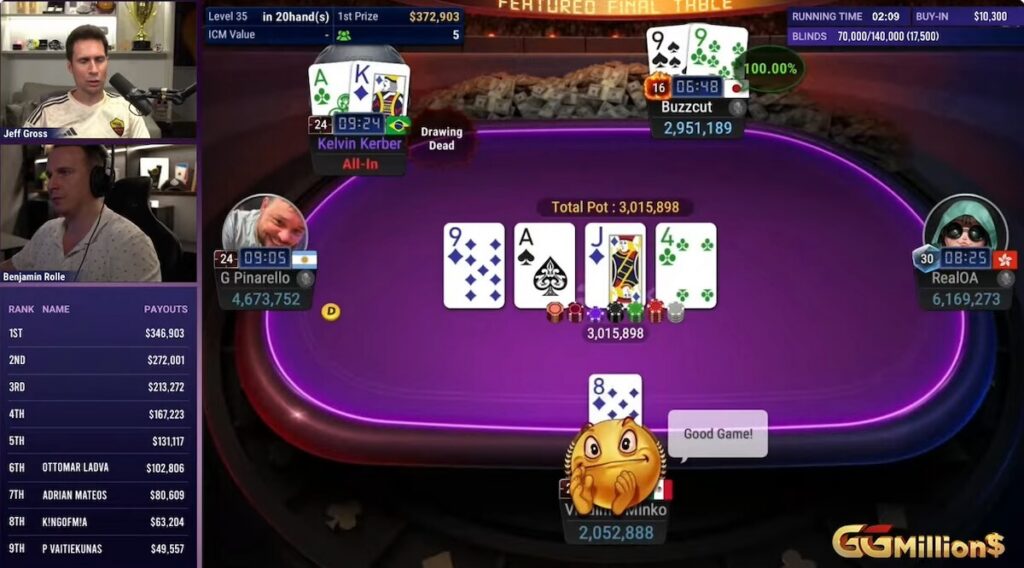This screenshot has height=568, width=1024.
Task: Click Buzzcut's 100.00% equity badge
Action: click(x=771, y=69)
